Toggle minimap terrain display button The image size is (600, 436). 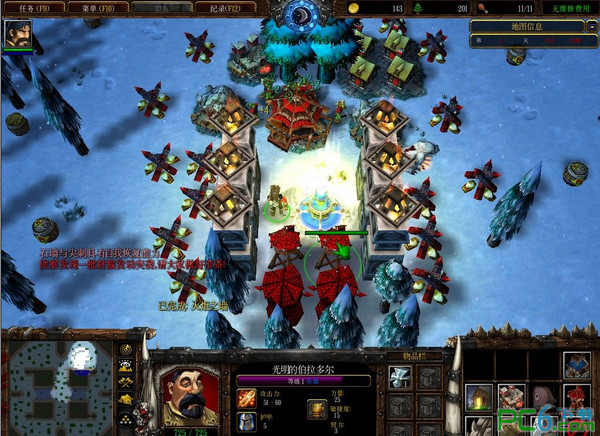pyautogui.click(x=126, y=366)
